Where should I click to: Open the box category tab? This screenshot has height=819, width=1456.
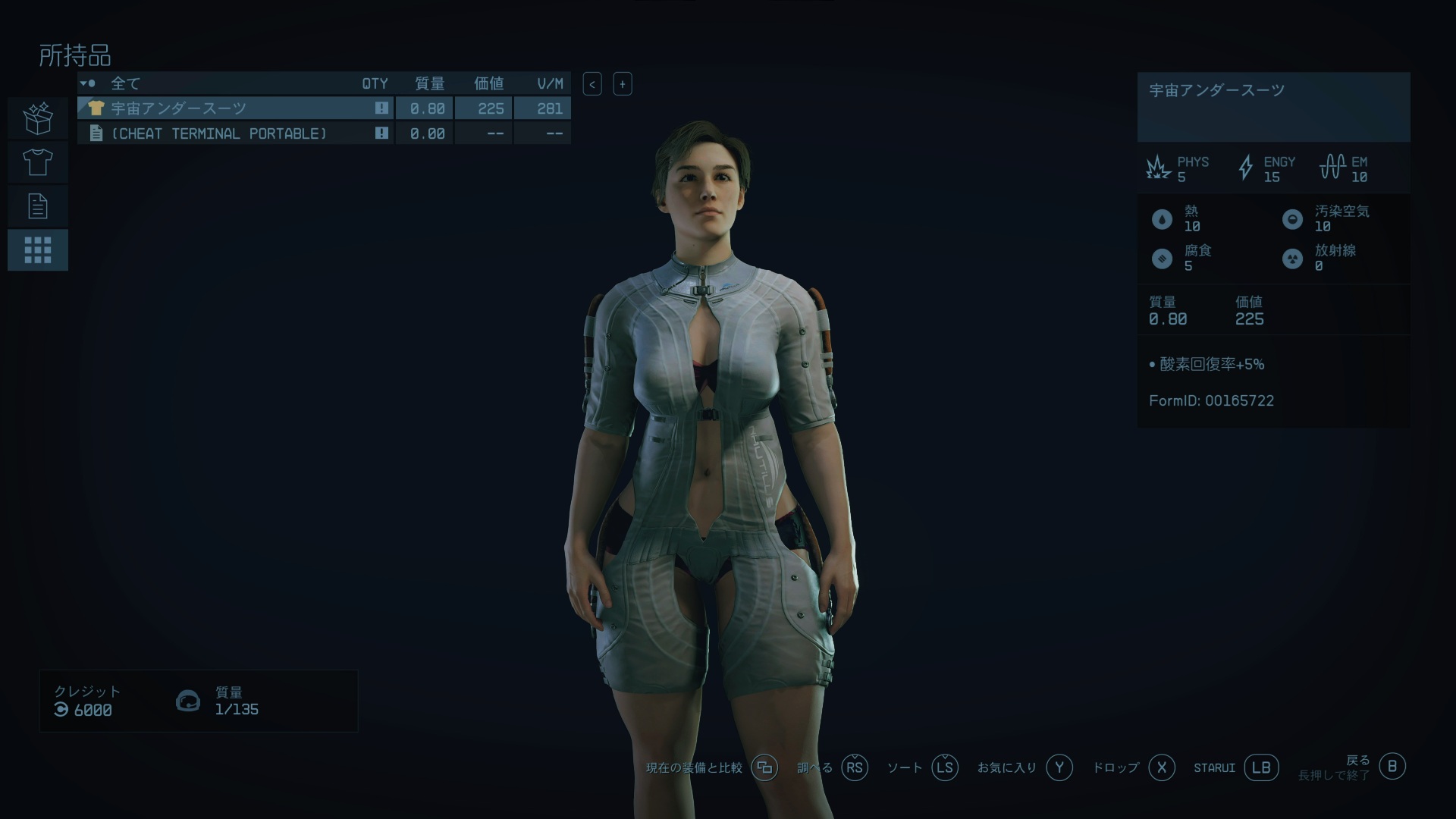[x=38, y=118]
